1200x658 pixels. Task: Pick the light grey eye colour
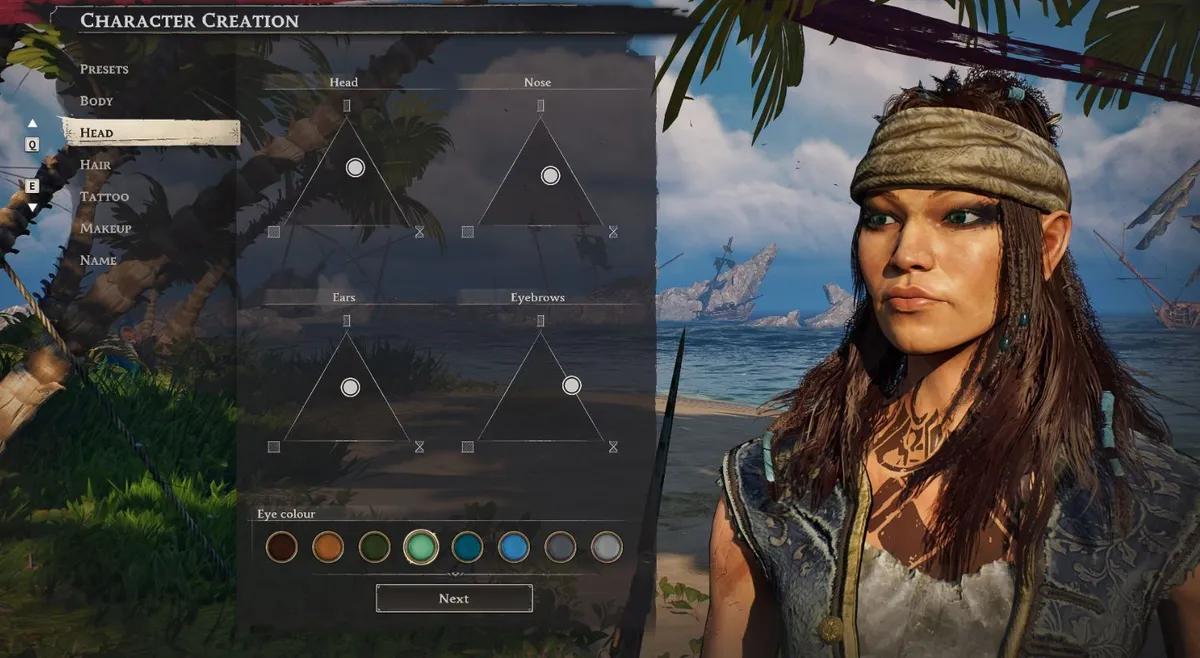click(606, 547)
